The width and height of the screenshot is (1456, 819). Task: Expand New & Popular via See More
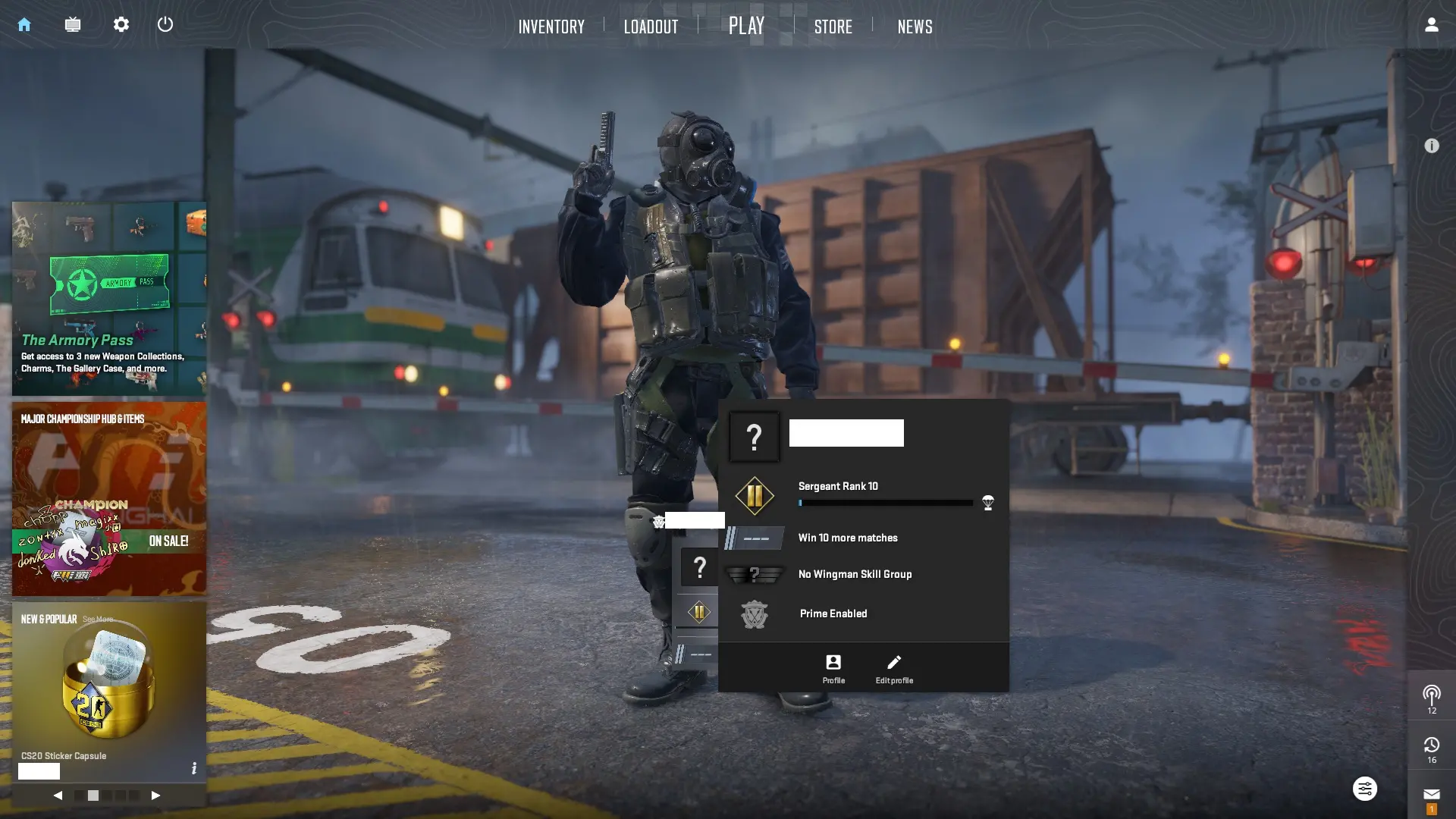(x=99, y=619)
